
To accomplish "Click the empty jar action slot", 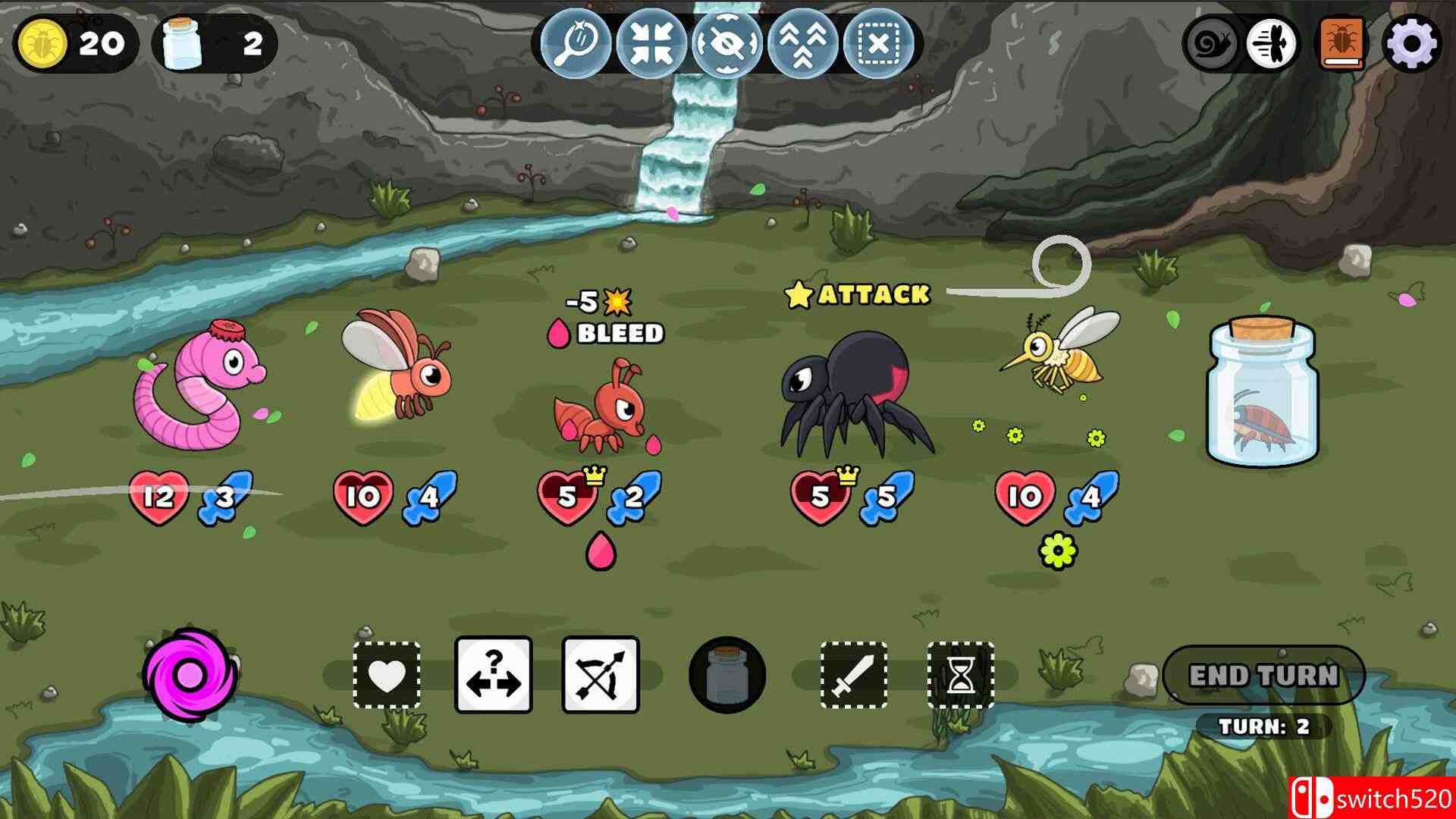I will [726, 675].
